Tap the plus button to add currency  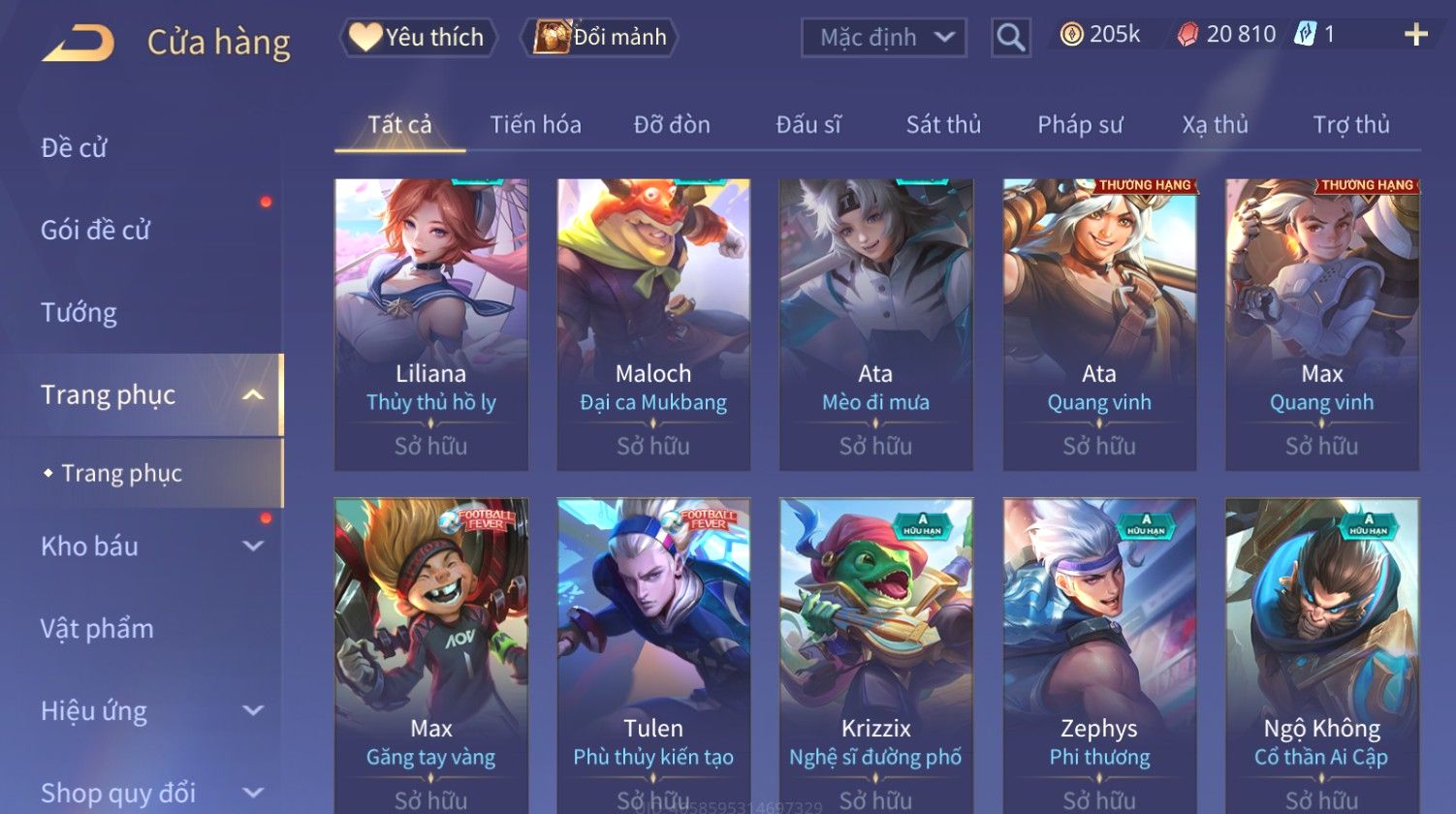(1415, 35)
